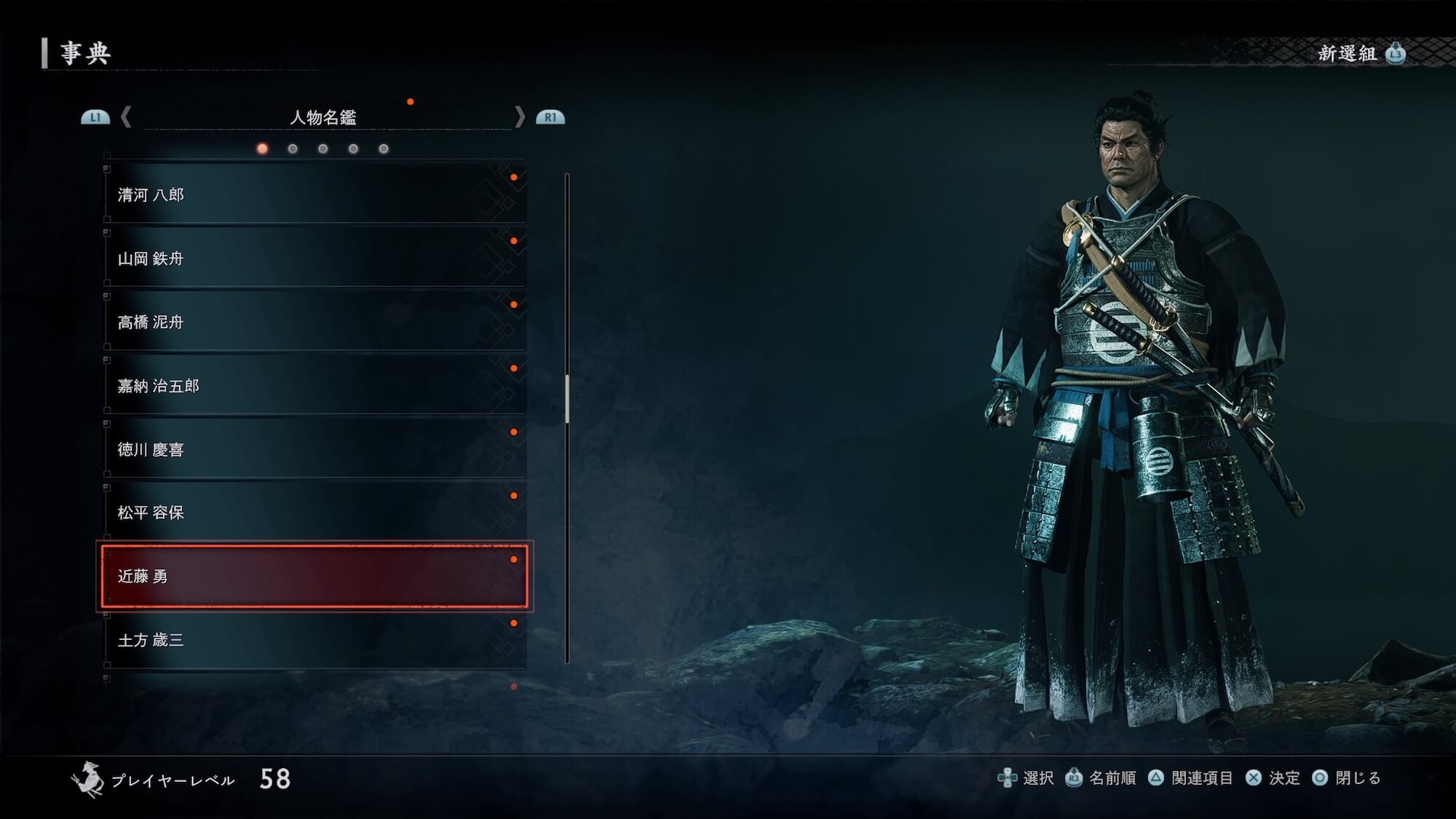This screenshot has height=819, width=1456.
Task: Go to the previous encyclopedia category arrow
Action: click(126, 116)
